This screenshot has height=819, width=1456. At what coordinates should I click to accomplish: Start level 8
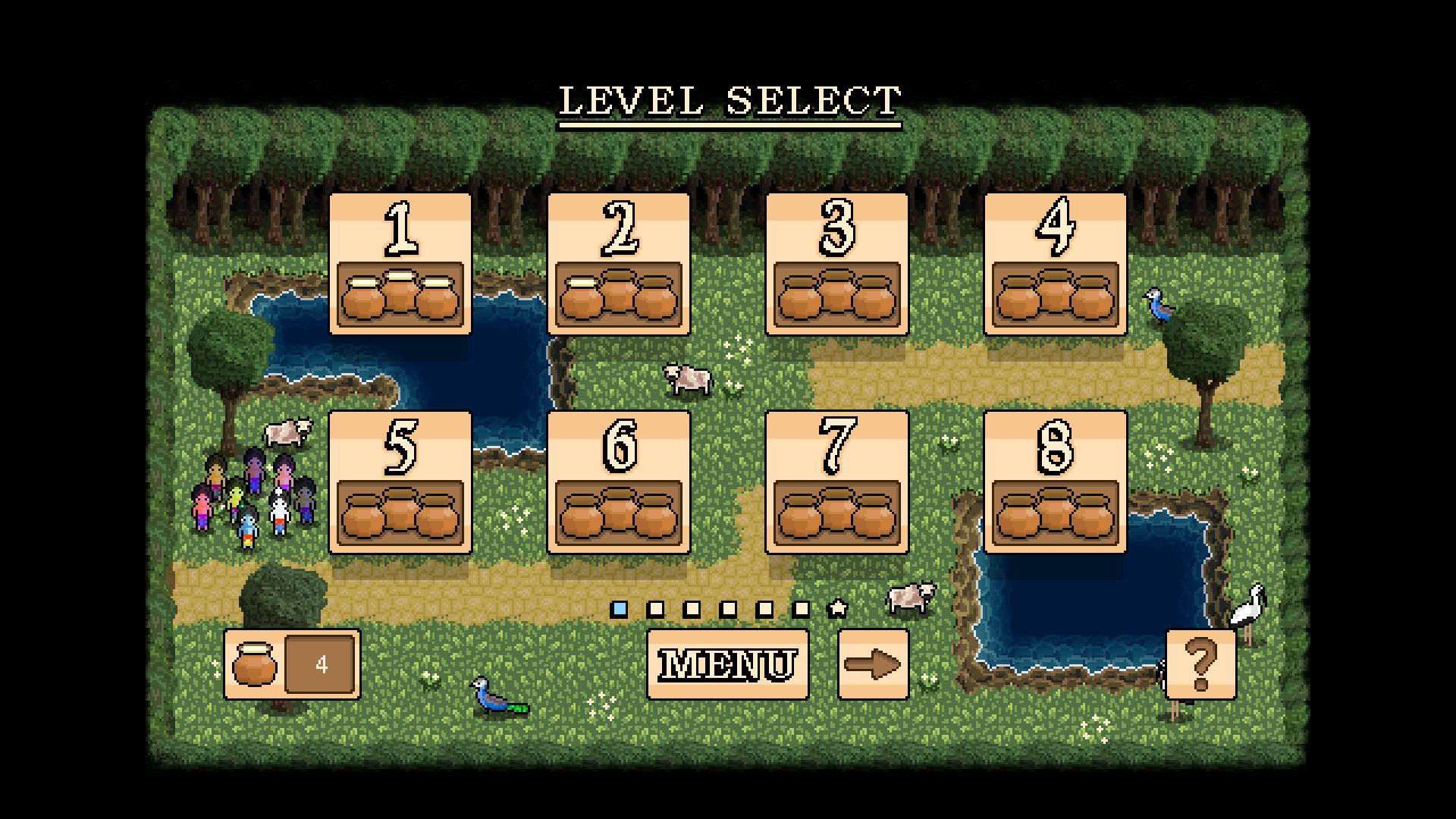point(1055,482)
